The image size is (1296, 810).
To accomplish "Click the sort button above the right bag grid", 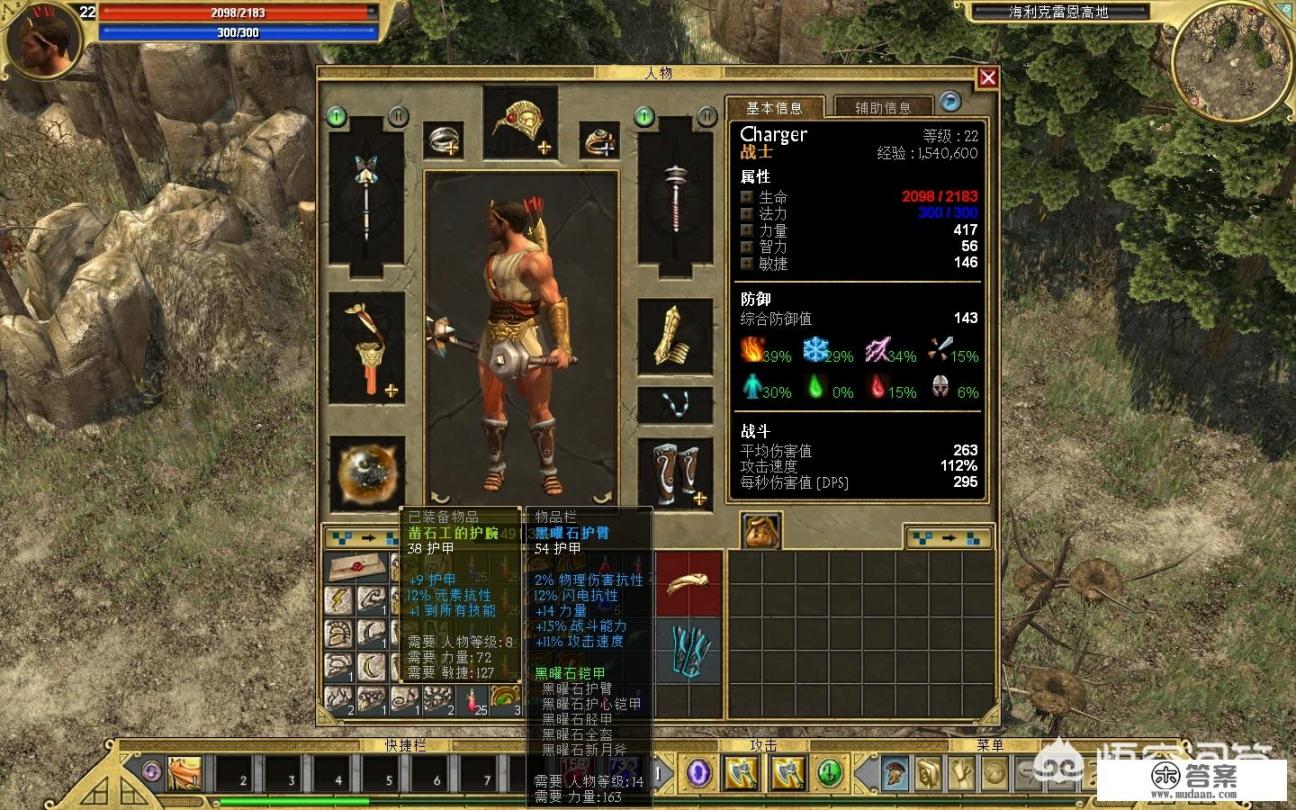I will point(948,538).
